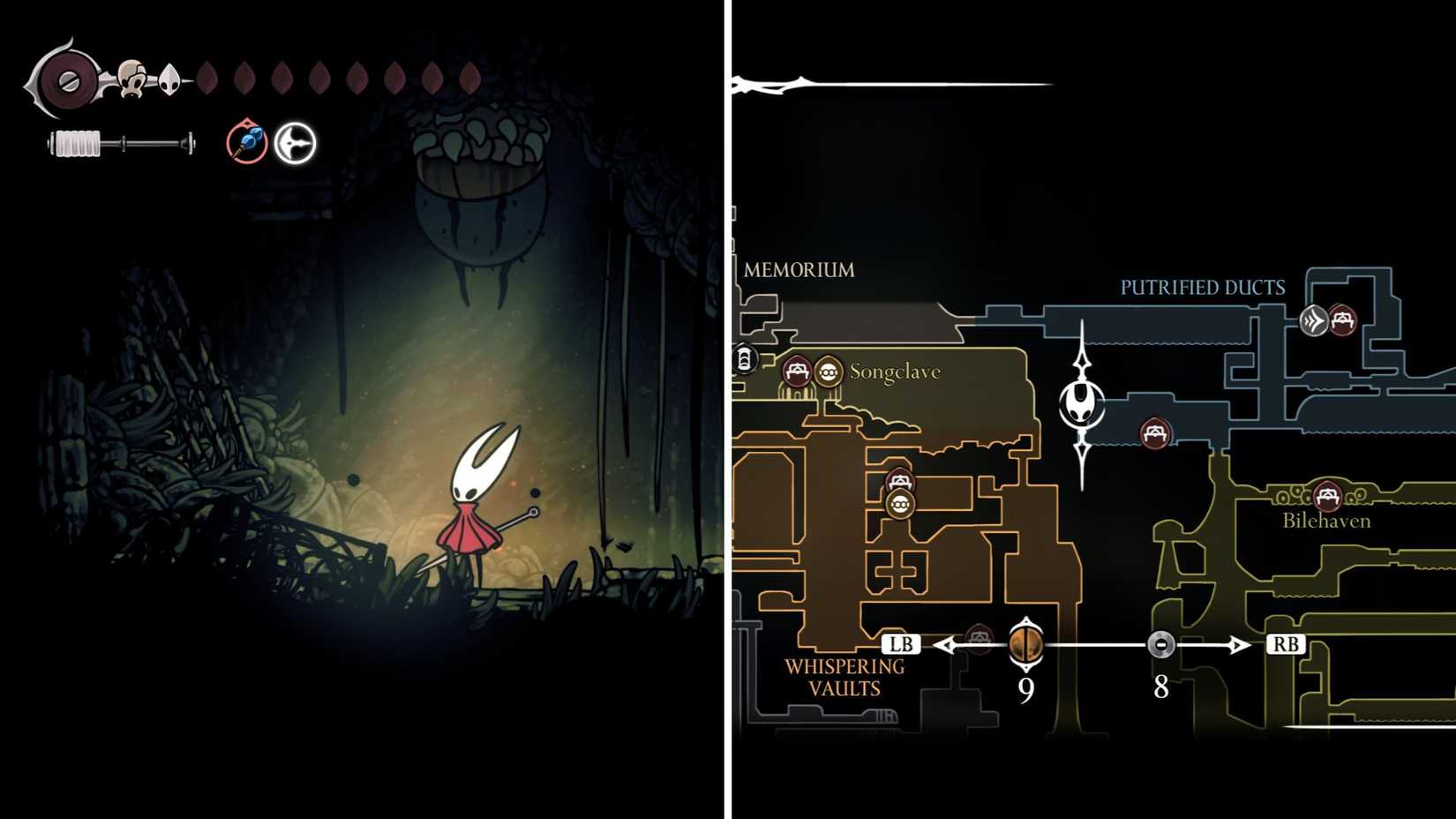1456x819 pixels.
Task: Click the bellway shaft icon on map's left edge
Action: [746, 359]
